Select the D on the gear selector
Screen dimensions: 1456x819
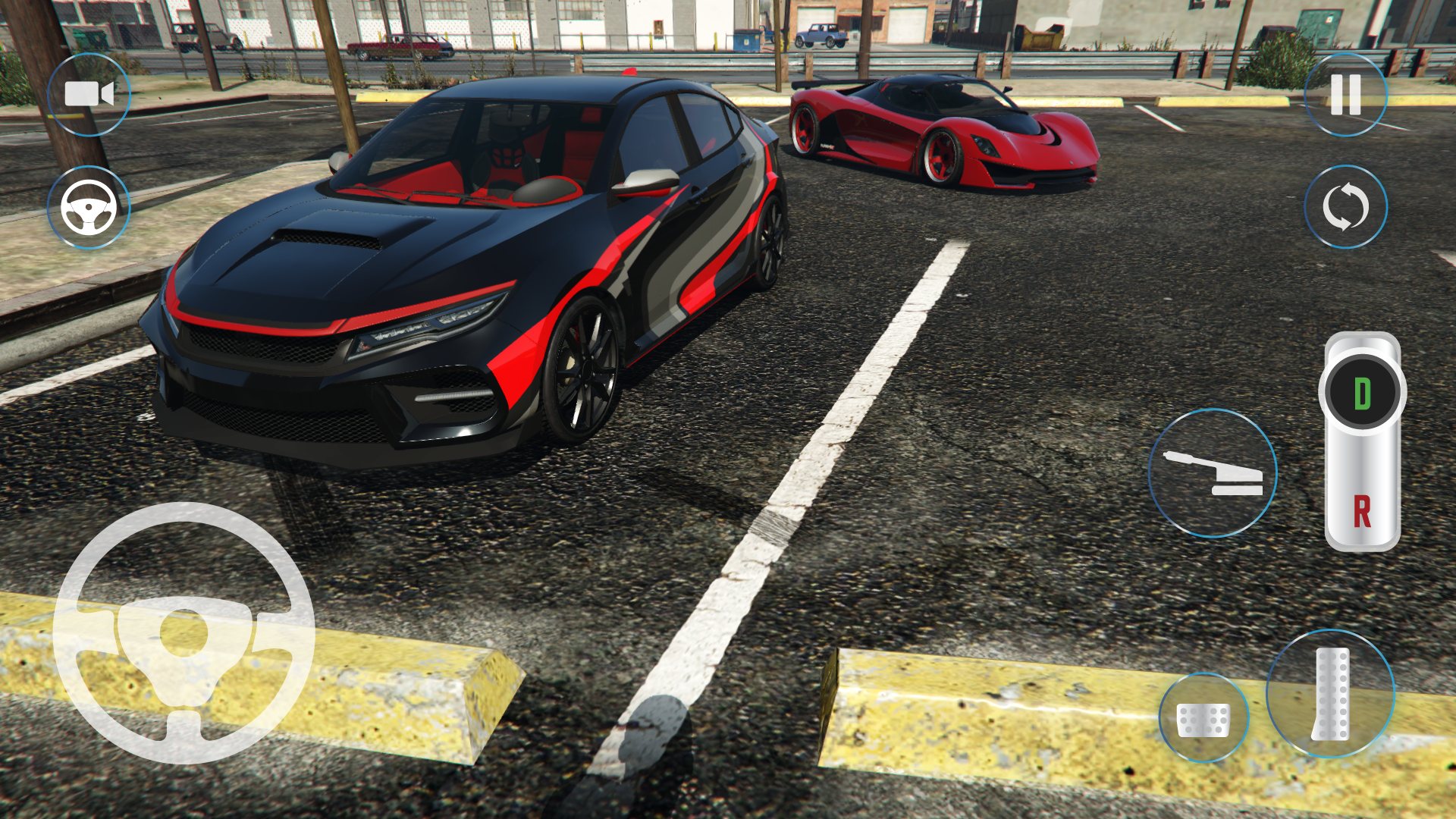point(1362,393)
